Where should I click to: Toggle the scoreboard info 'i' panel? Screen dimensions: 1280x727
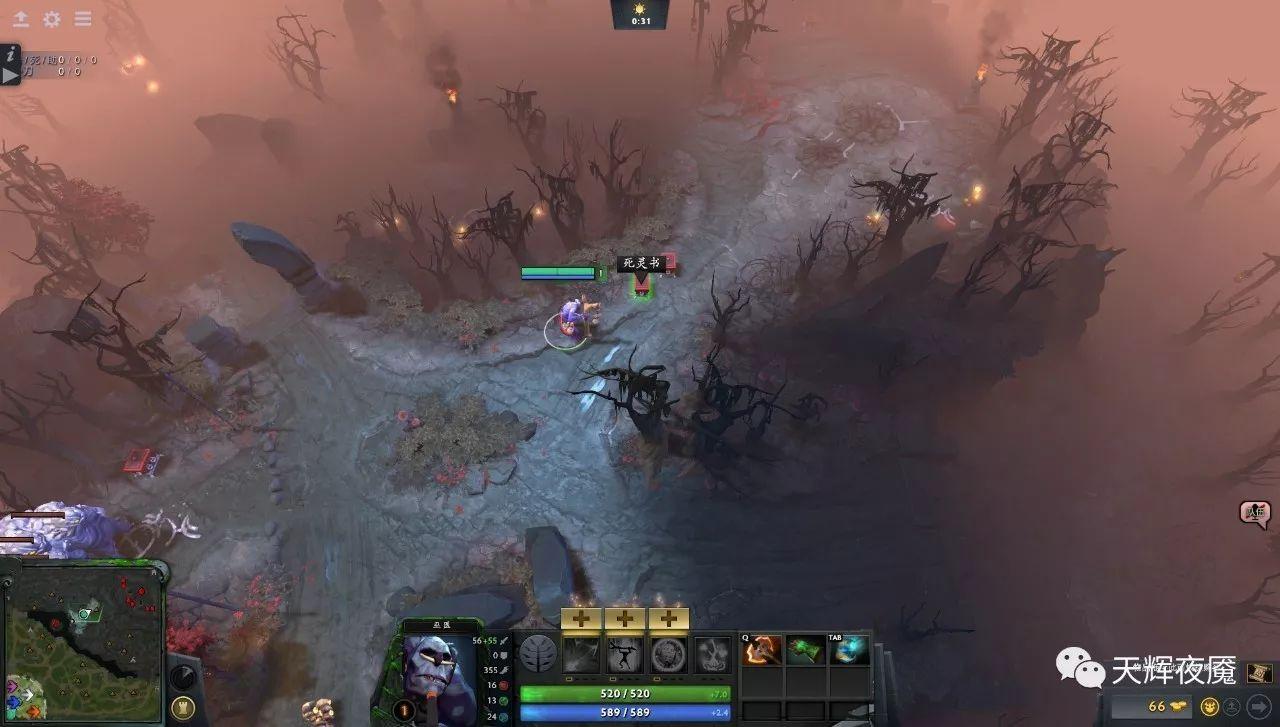coord(10,55)
